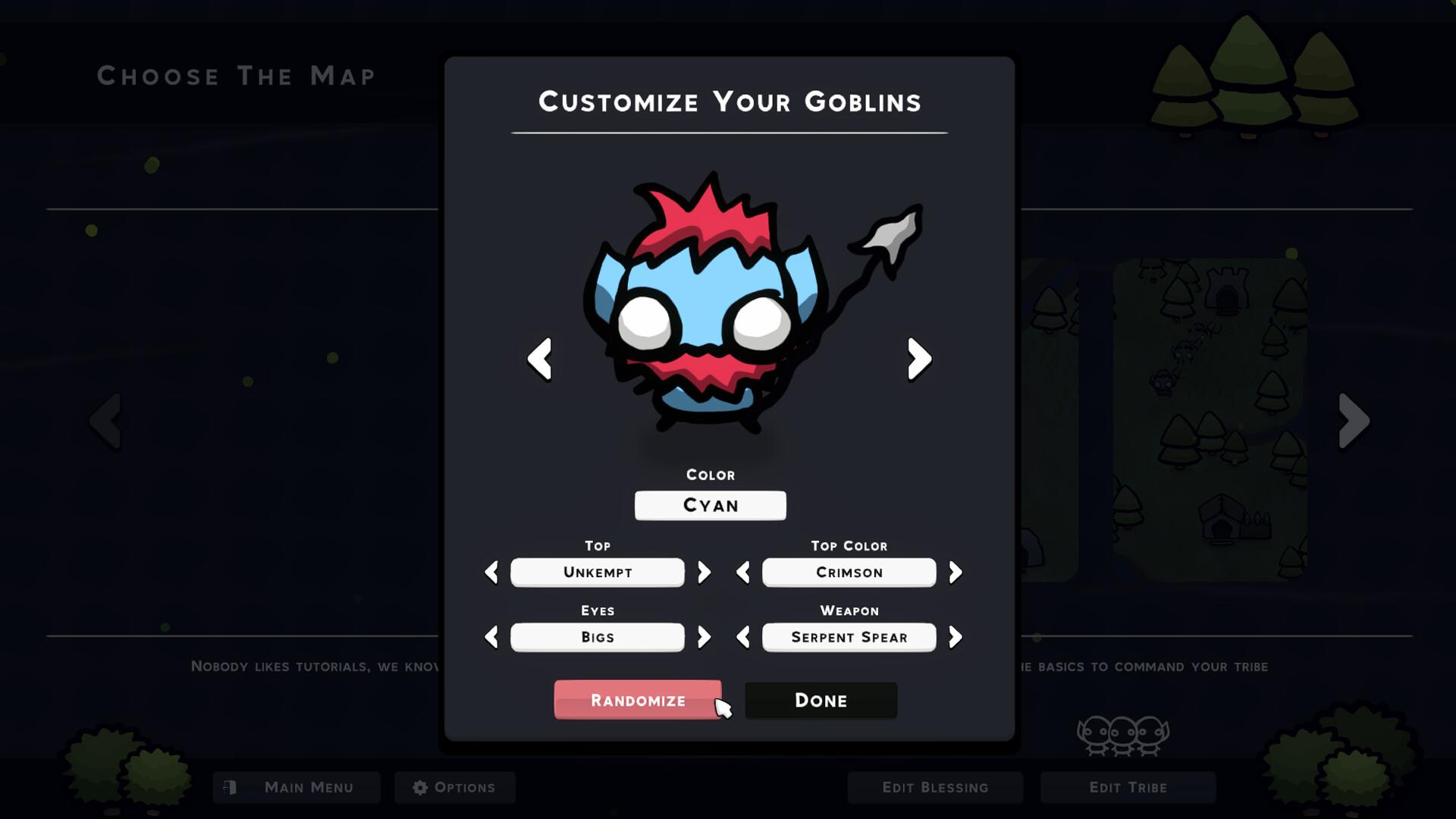This screenshot has width=1456, height=819.
Task: Click the Options gear icon
Action: [420, 786]
